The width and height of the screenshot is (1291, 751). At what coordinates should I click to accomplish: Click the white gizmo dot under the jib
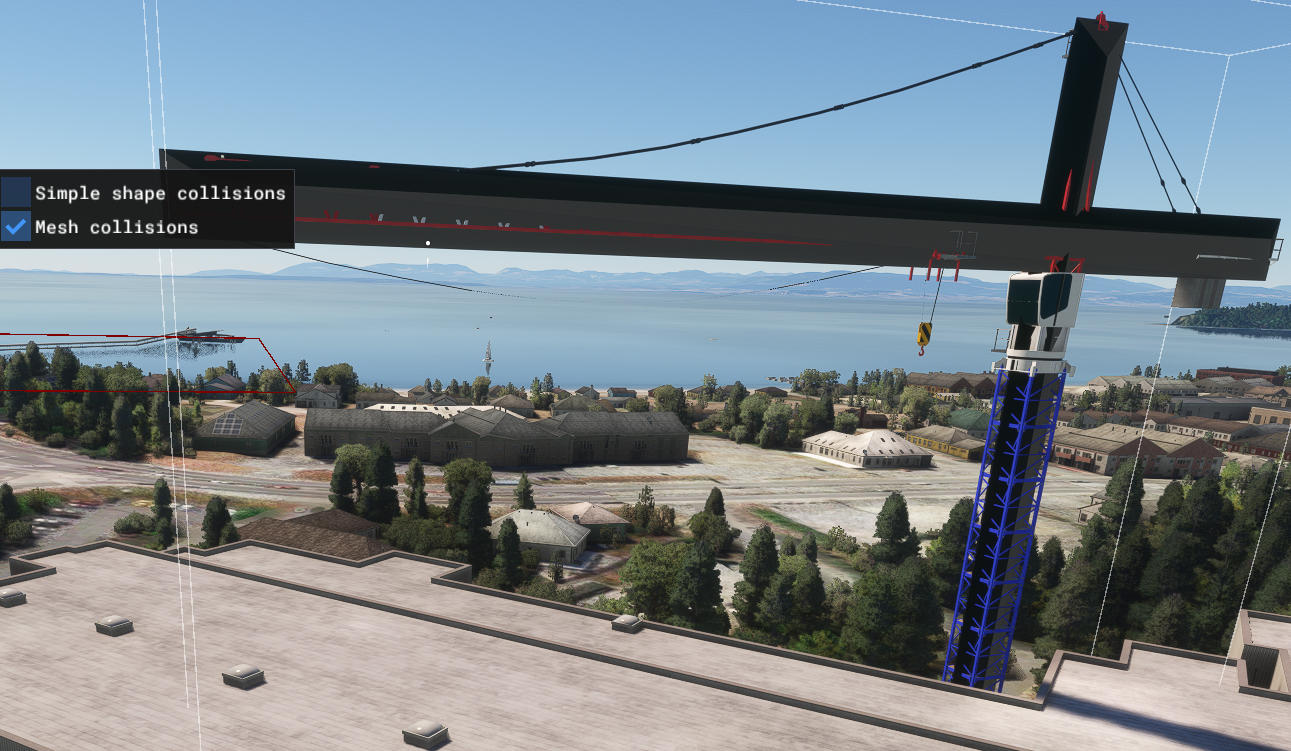point(427,241)
